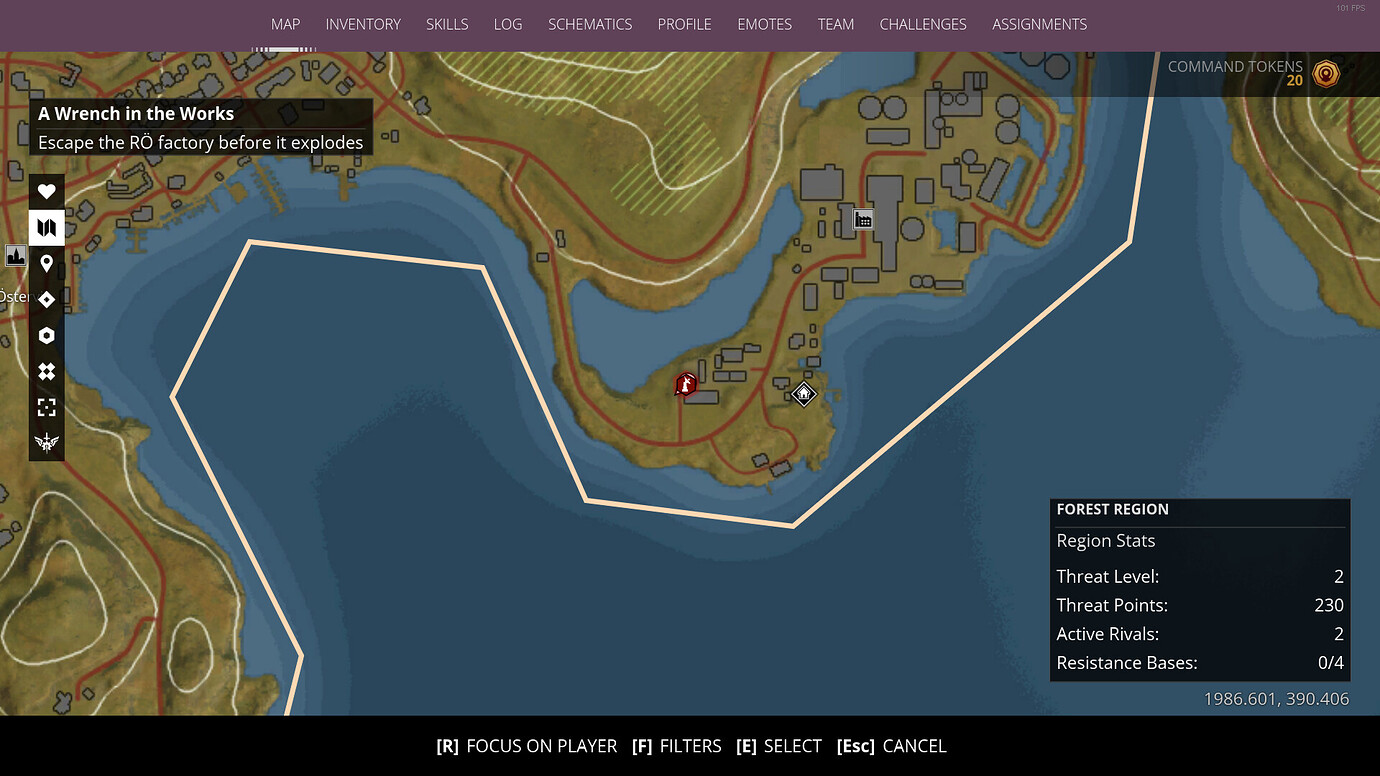Select the screen-focus brackets icon in sidebar

click(x=46, y=407)
